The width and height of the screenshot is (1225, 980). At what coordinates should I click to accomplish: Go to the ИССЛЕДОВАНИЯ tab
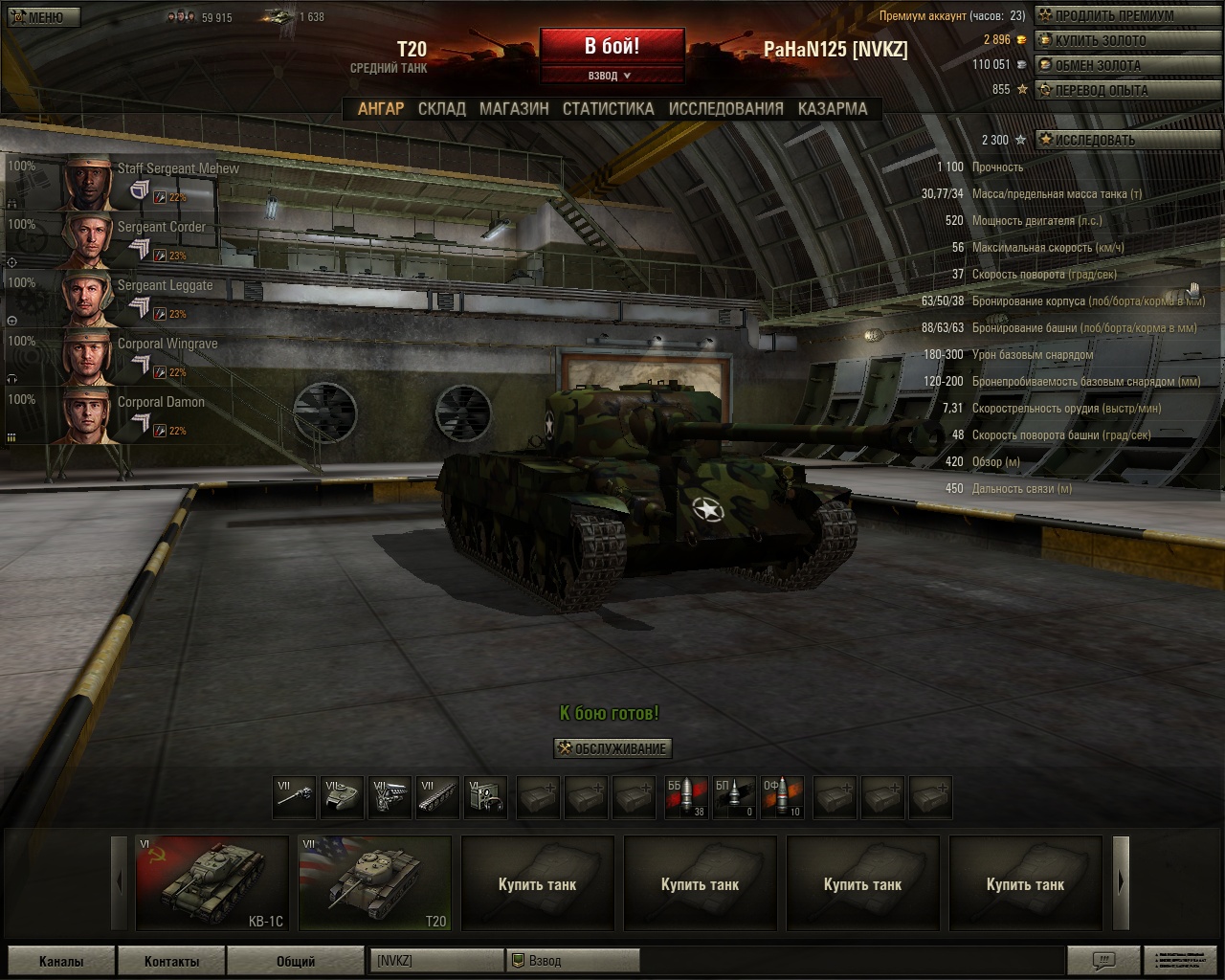click(x=725, y=109)
